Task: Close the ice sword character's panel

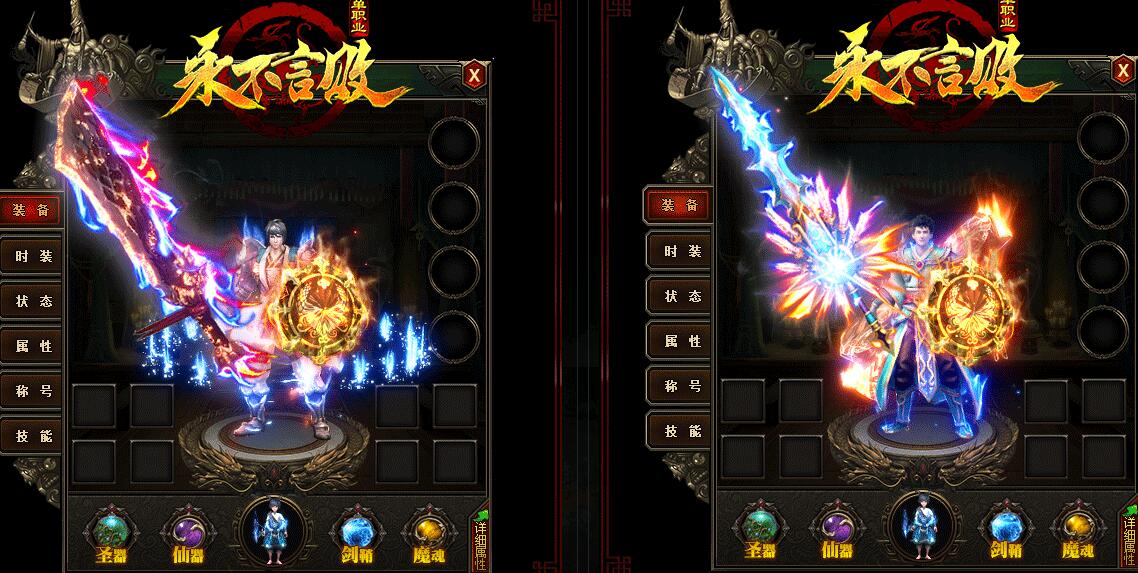Action: (1122, 71)
